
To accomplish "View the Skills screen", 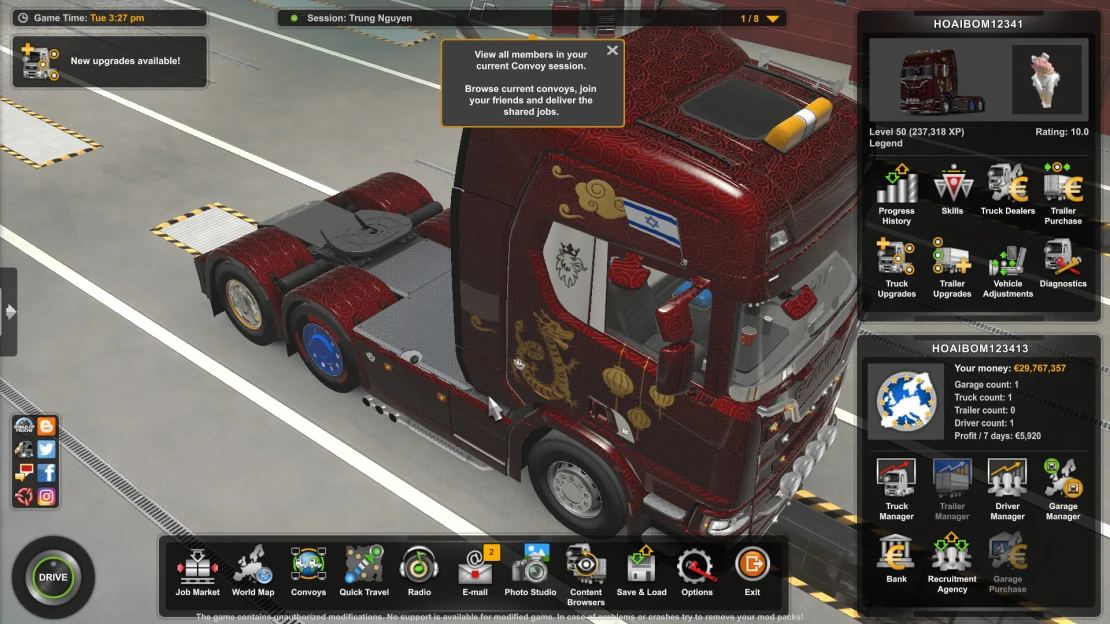I will point(952,188).
